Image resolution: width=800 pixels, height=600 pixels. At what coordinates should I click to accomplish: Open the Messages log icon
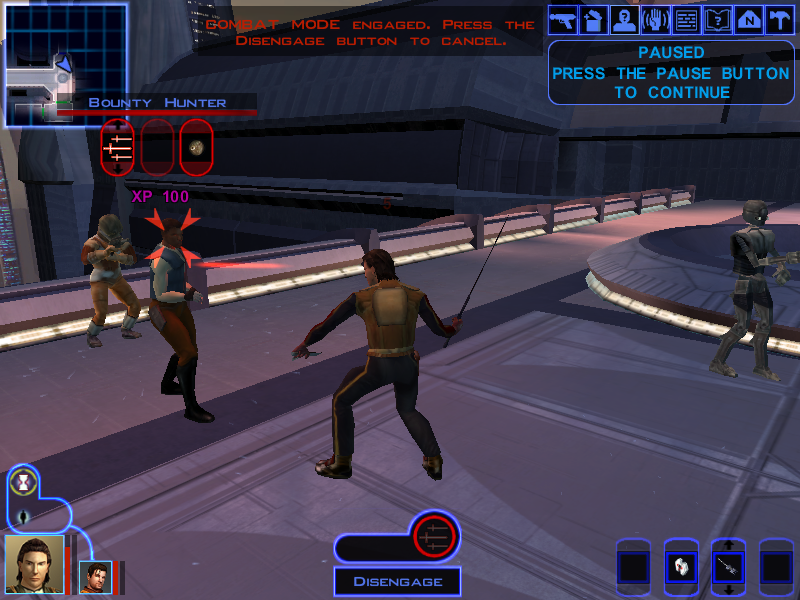(686, 20)
